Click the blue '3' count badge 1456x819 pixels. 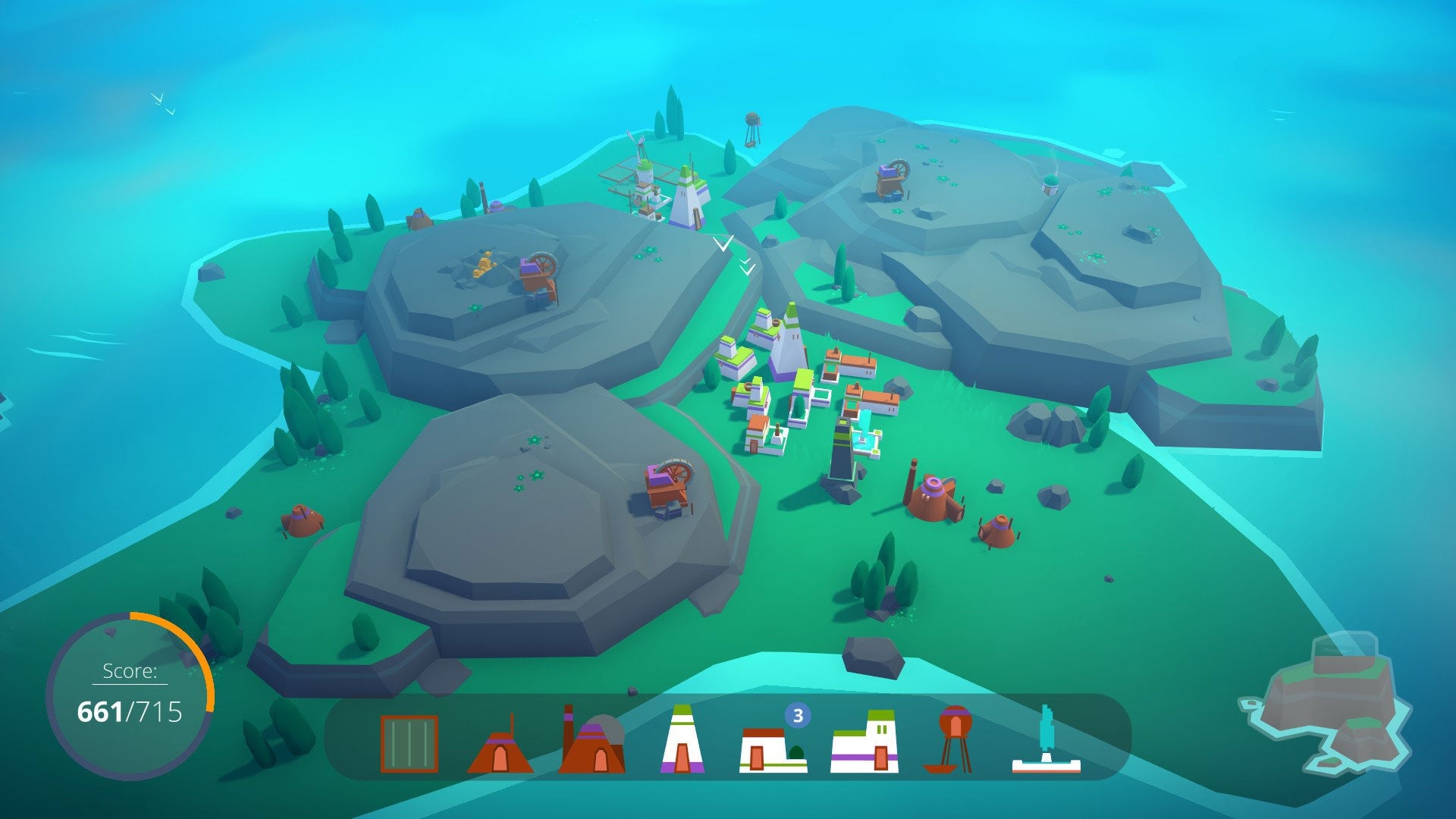797,714
